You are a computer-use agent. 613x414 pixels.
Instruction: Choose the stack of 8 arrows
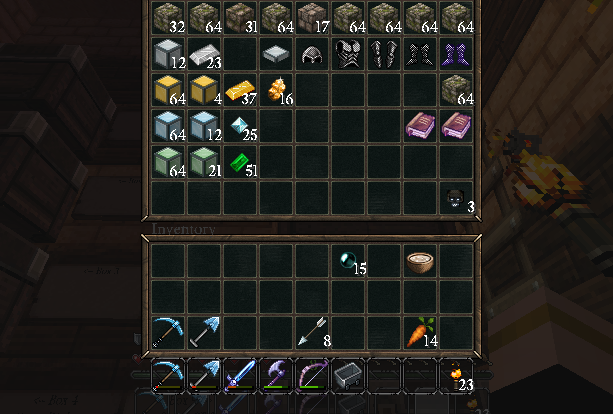[312, 332]
